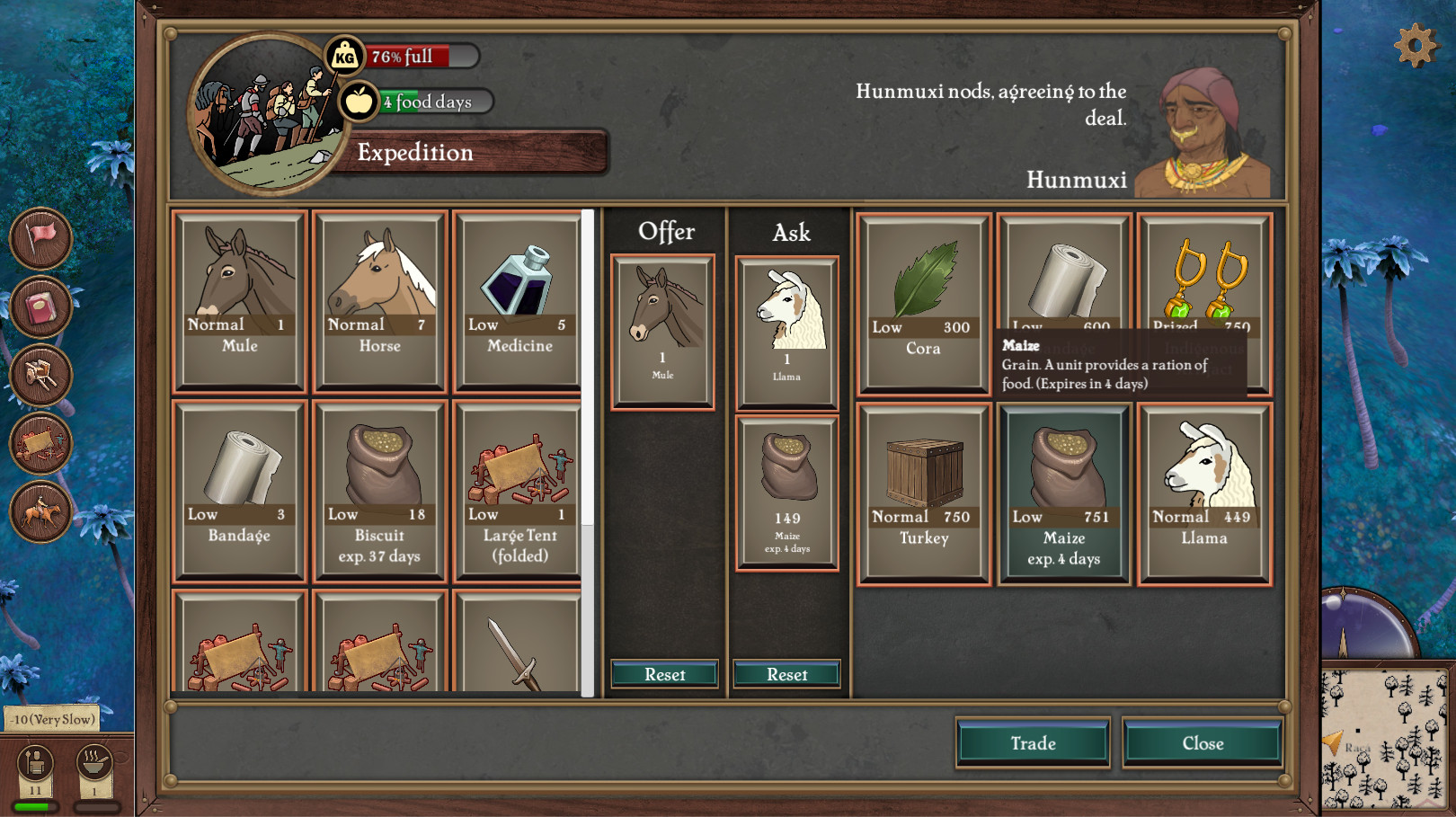
Task: Click the red flag side button
Action: (41, 238)
